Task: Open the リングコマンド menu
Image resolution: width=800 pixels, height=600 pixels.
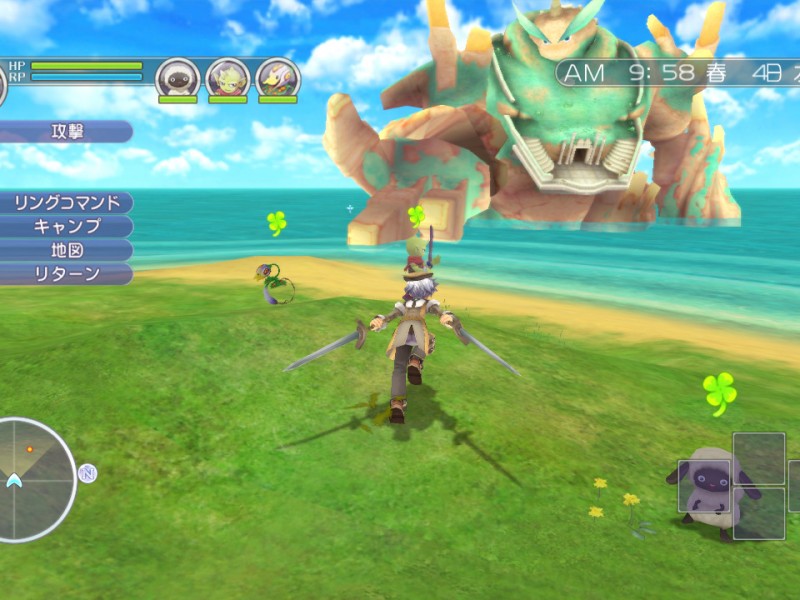Action: click(66, 202)
